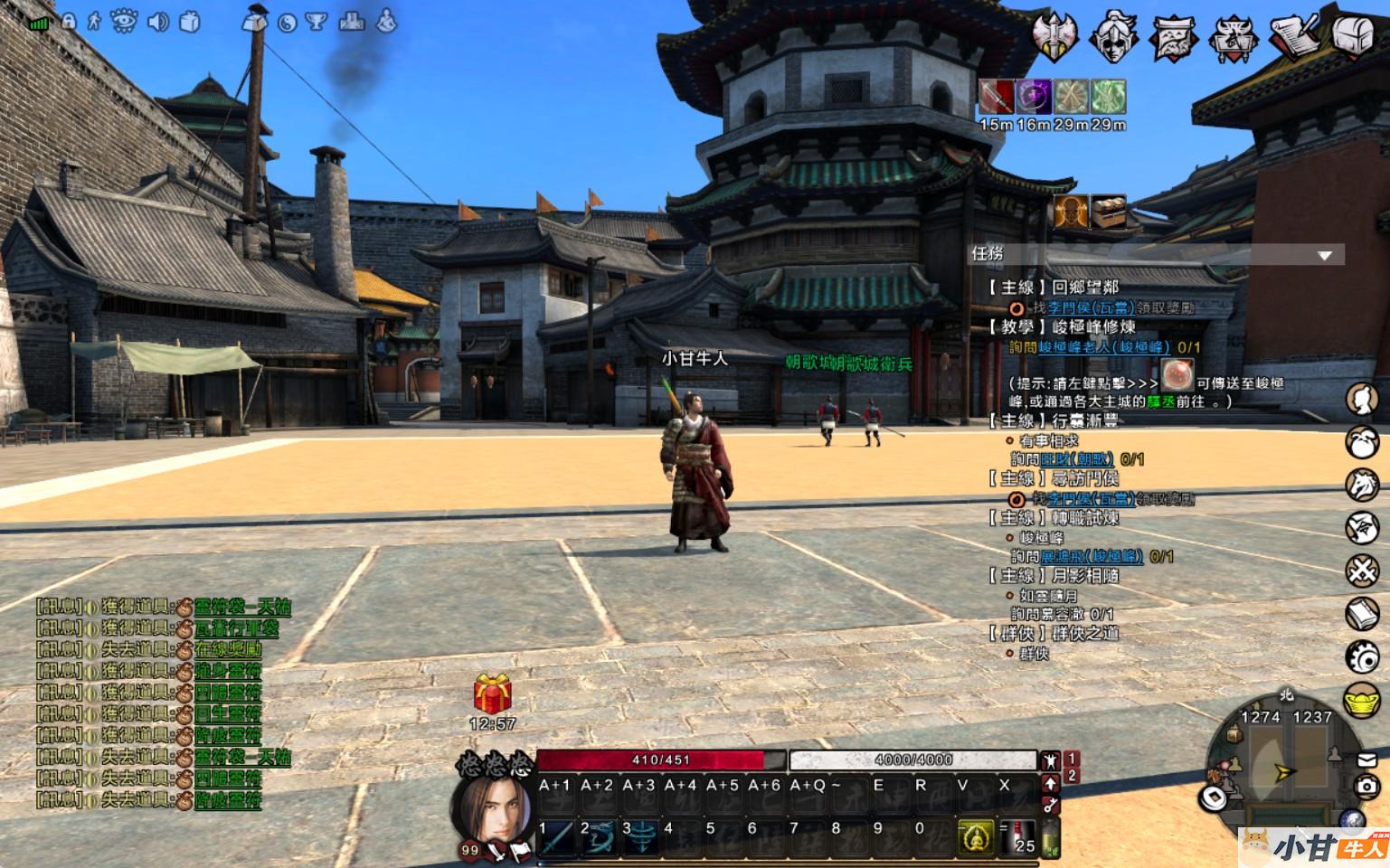This screenshot has height=868, width=1390.
Task: Click the winged sword emblem icon
Action: point(1055,36)
